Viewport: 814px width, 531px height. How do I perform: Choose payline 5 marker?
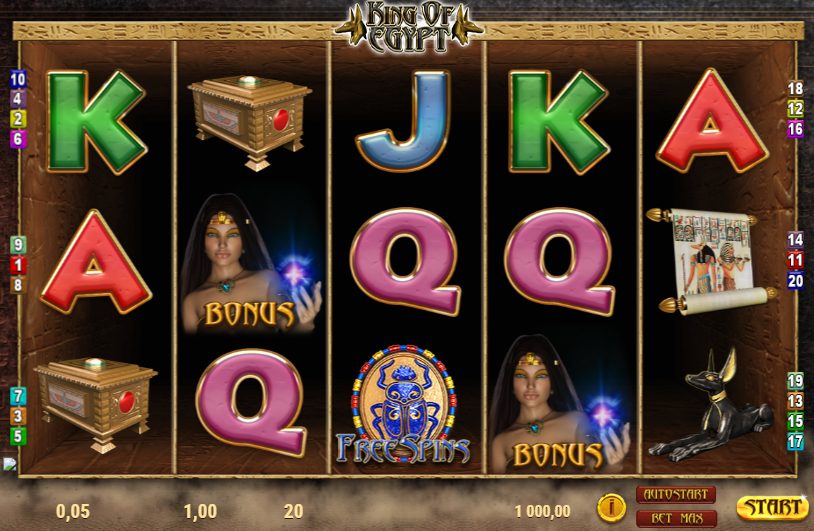pyautogui.click(x=18, y=436)
